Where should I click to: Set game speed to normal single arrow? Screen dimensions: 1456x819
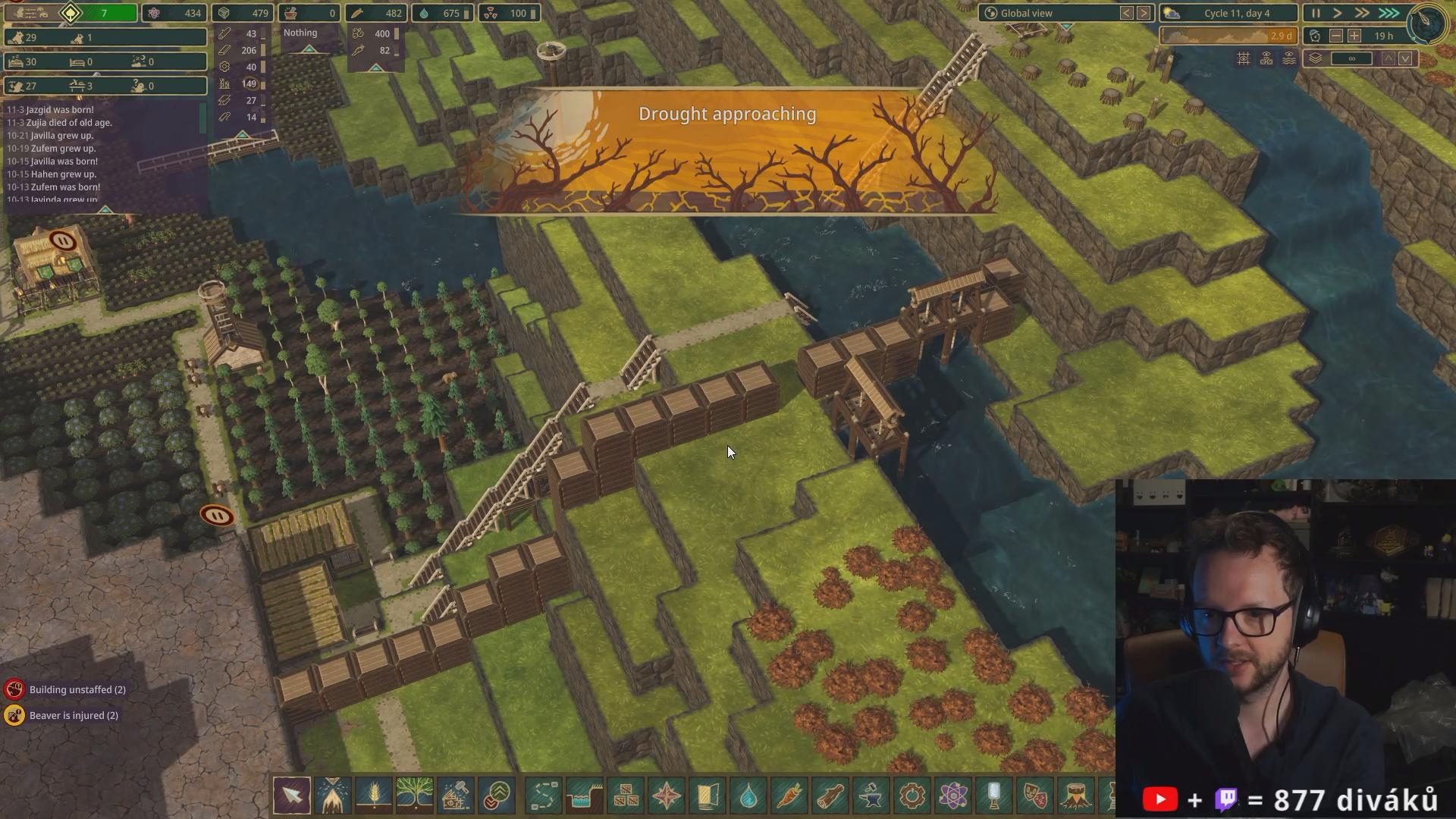pyautogui.click(x=1338, y=13)
